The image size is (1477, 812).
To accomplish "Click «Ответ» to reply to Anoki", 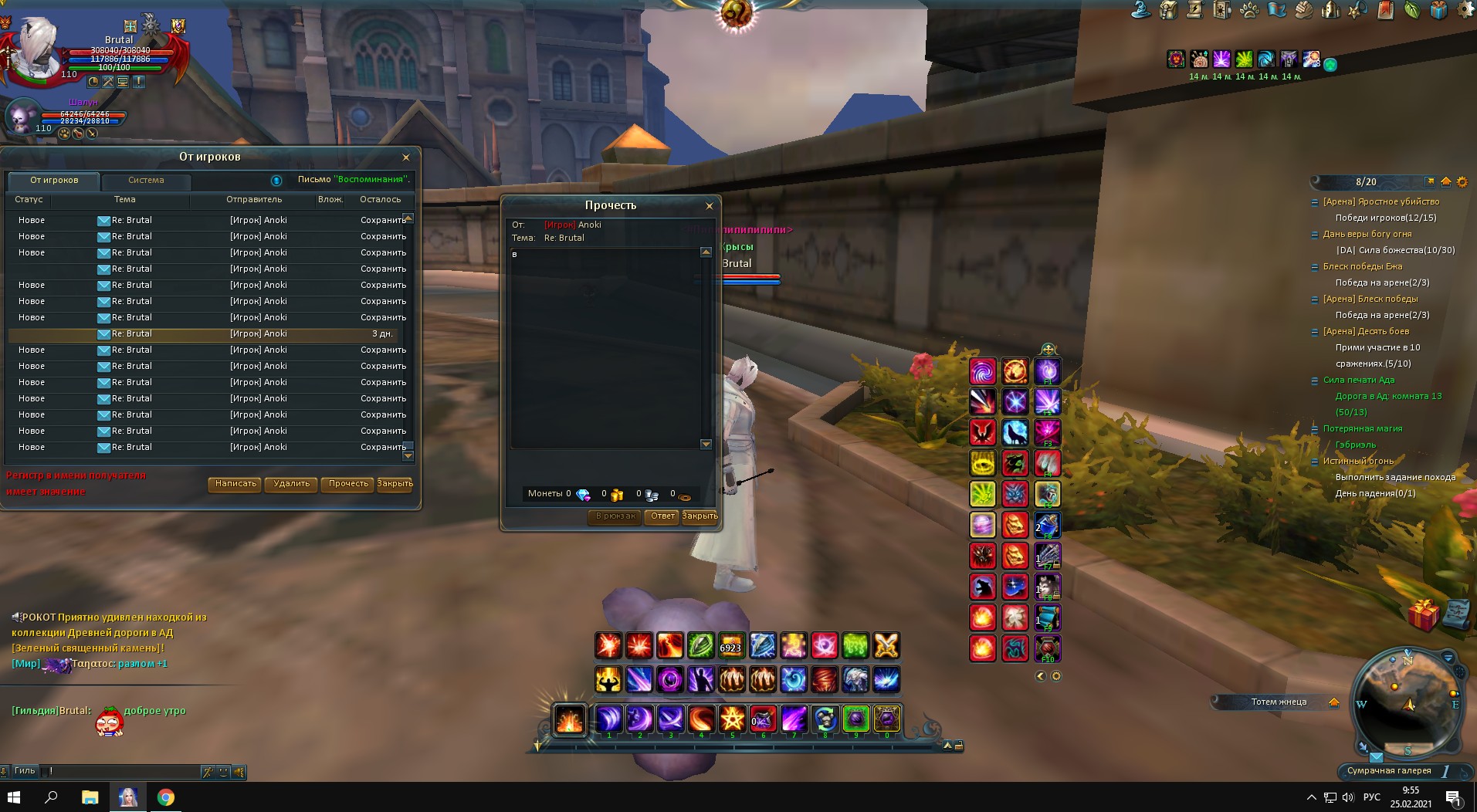I will (x=662, y=516).
